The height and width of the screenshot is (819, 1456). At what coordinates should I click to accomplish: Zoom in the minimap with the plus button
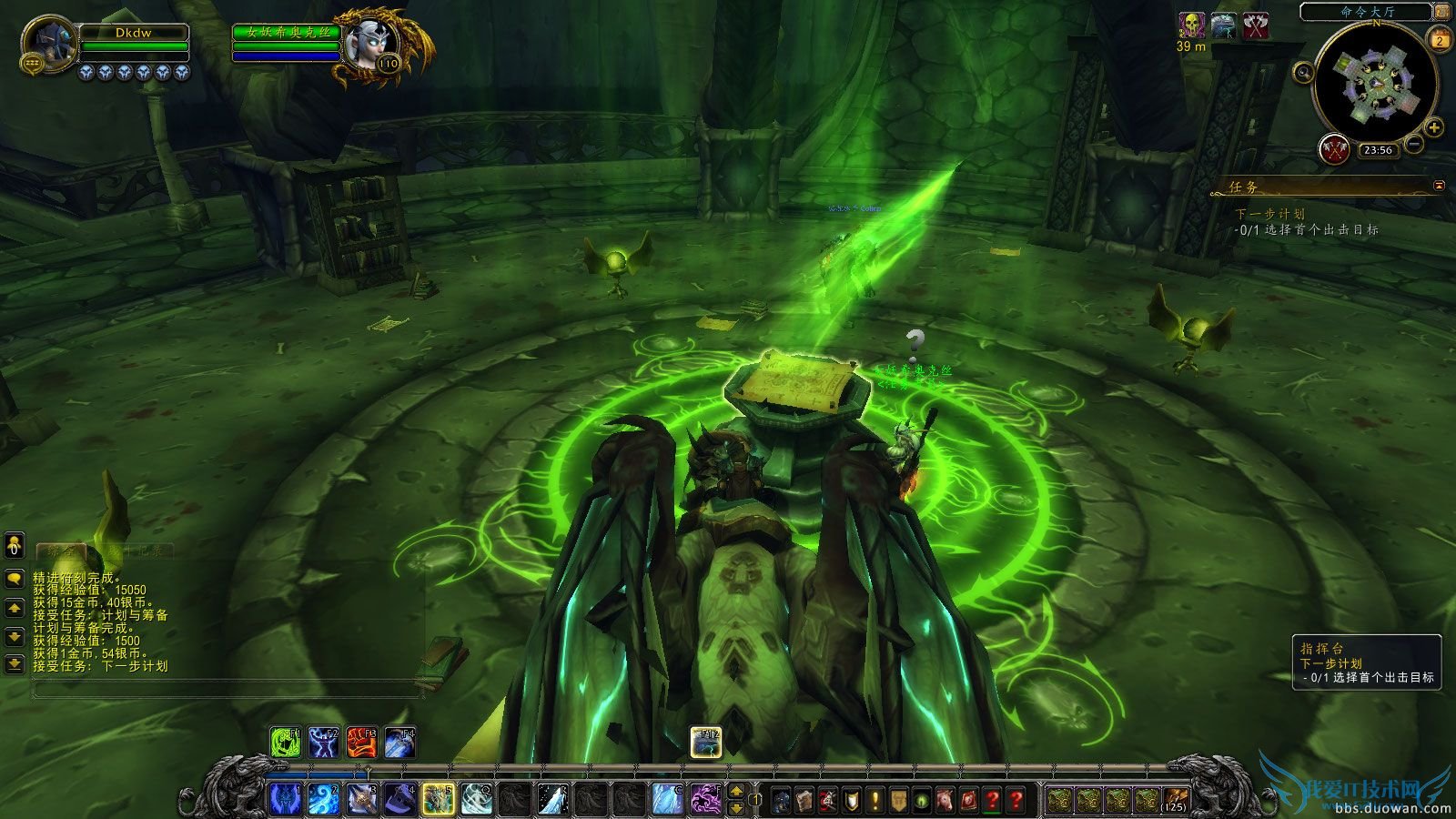[1432, 127]
